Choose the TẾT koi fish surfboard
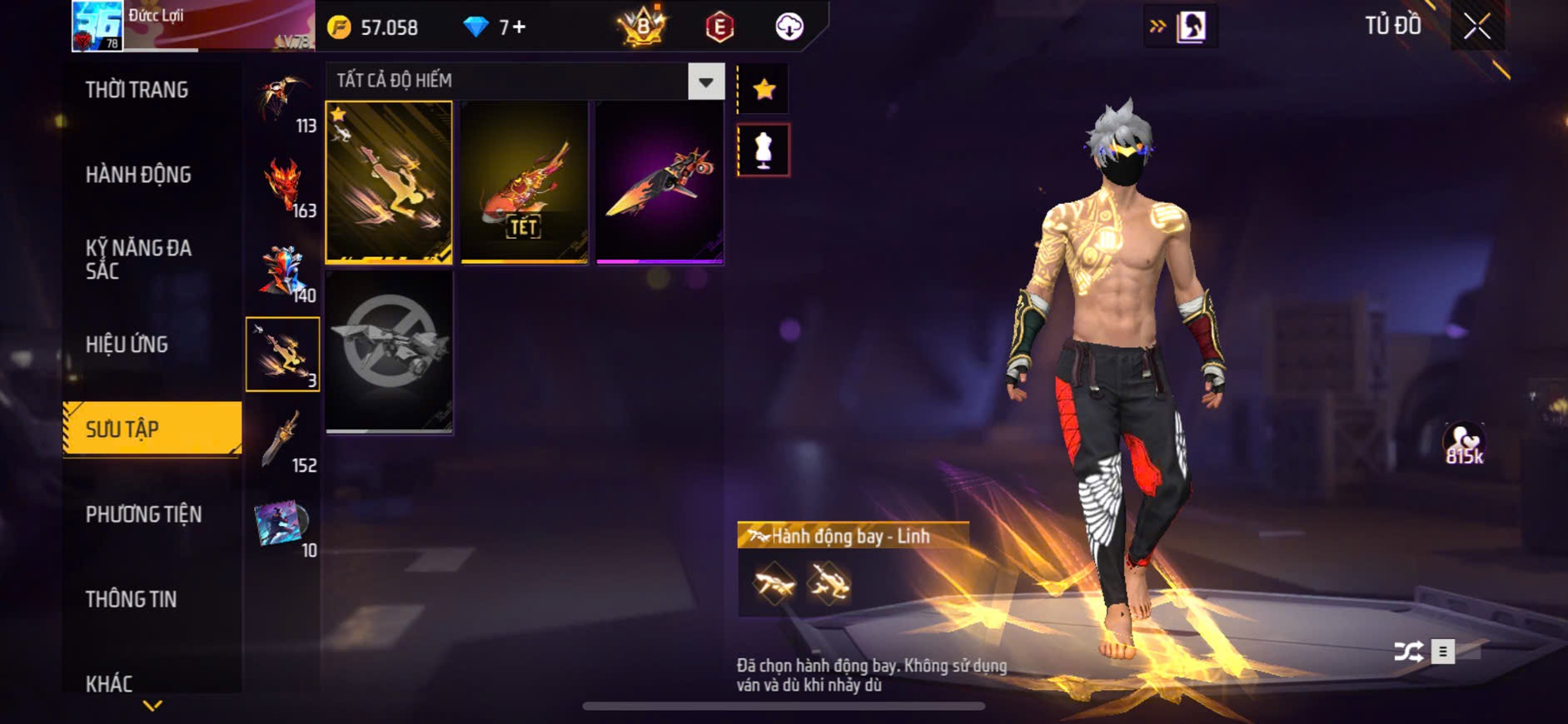The height and width of the screenshot is (724, 1568). click(x=524, y=182)
